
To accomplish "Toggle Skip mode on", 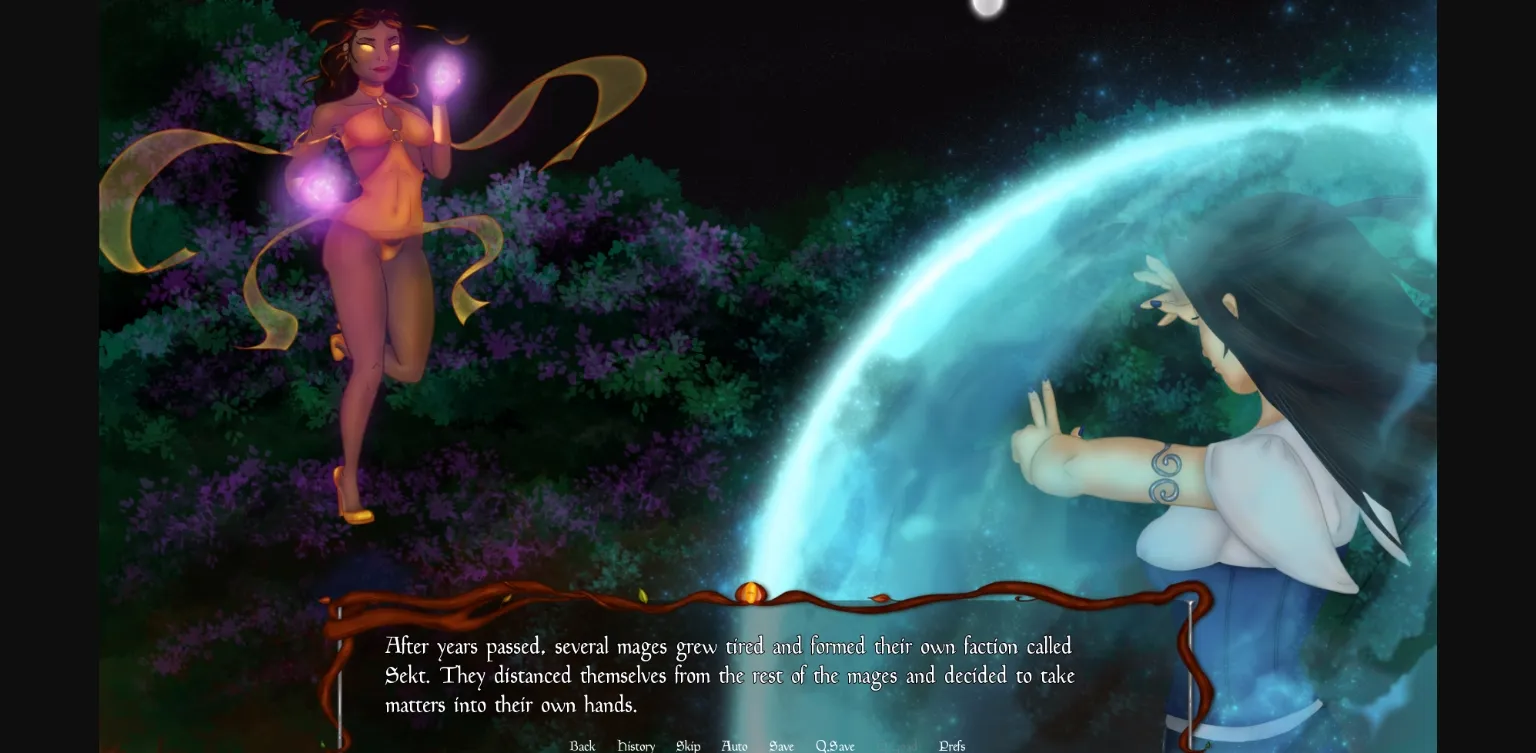I will click(687, 746).
